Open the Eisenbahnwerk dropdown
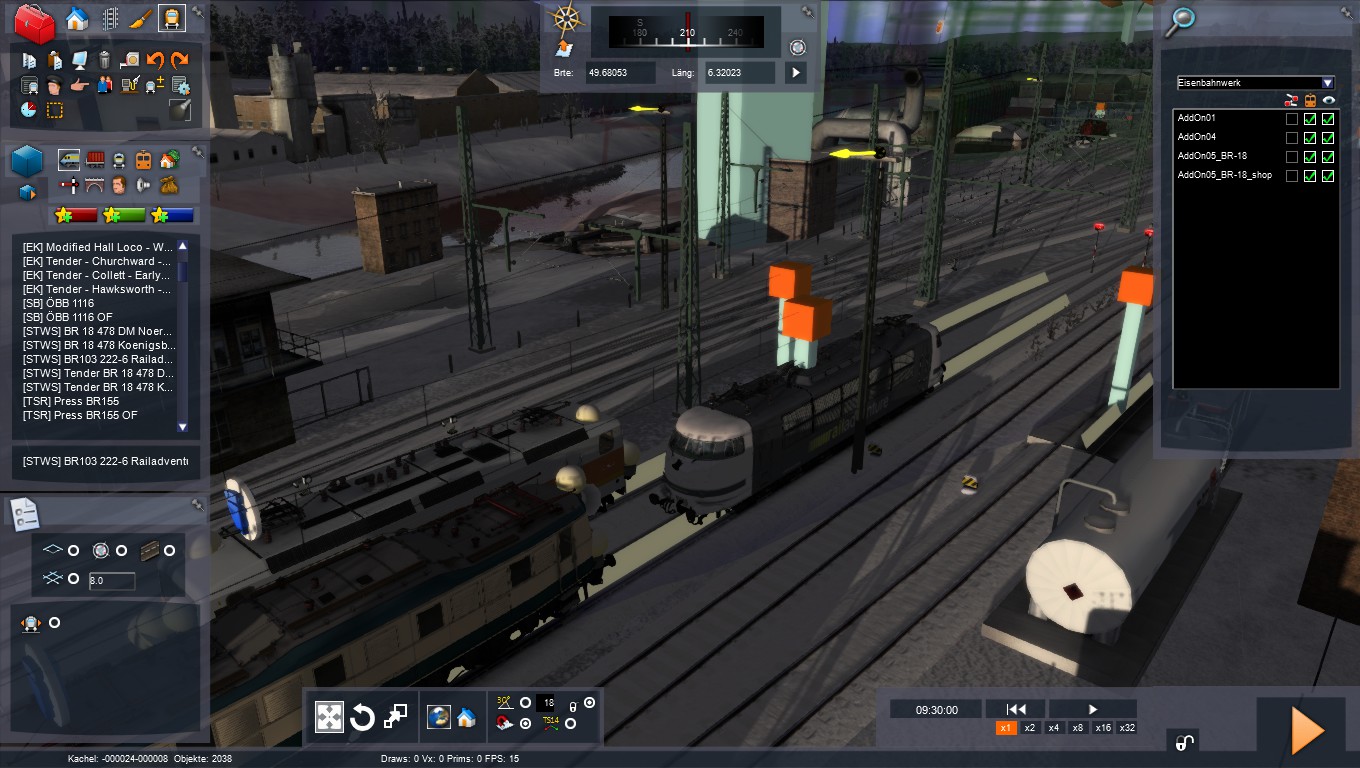Image resolution: width=1360 pixels, height=768 pixels. pos(1327,83)
